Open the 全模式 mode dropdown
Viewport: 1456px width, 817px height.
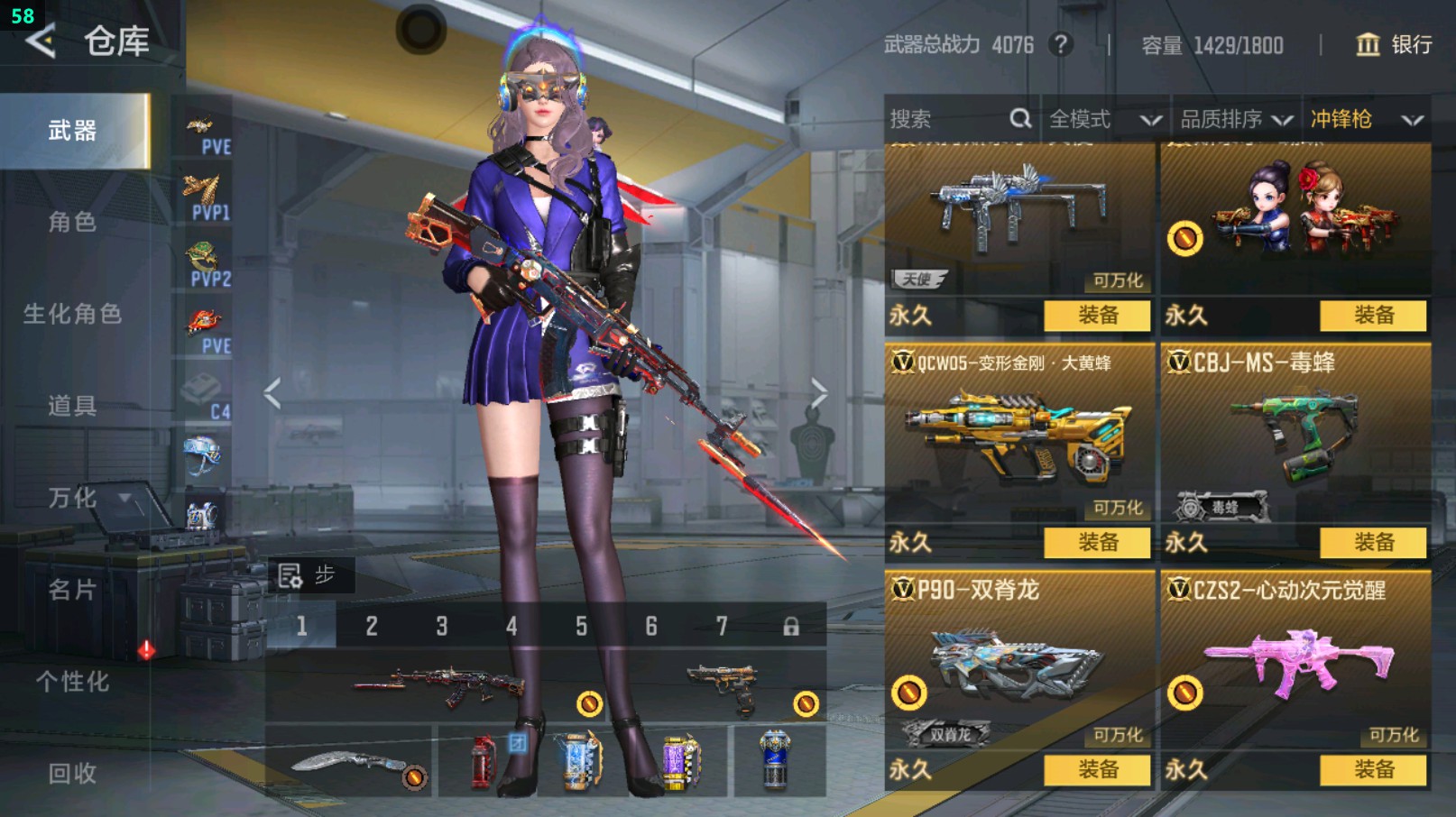click(1104, 119)
